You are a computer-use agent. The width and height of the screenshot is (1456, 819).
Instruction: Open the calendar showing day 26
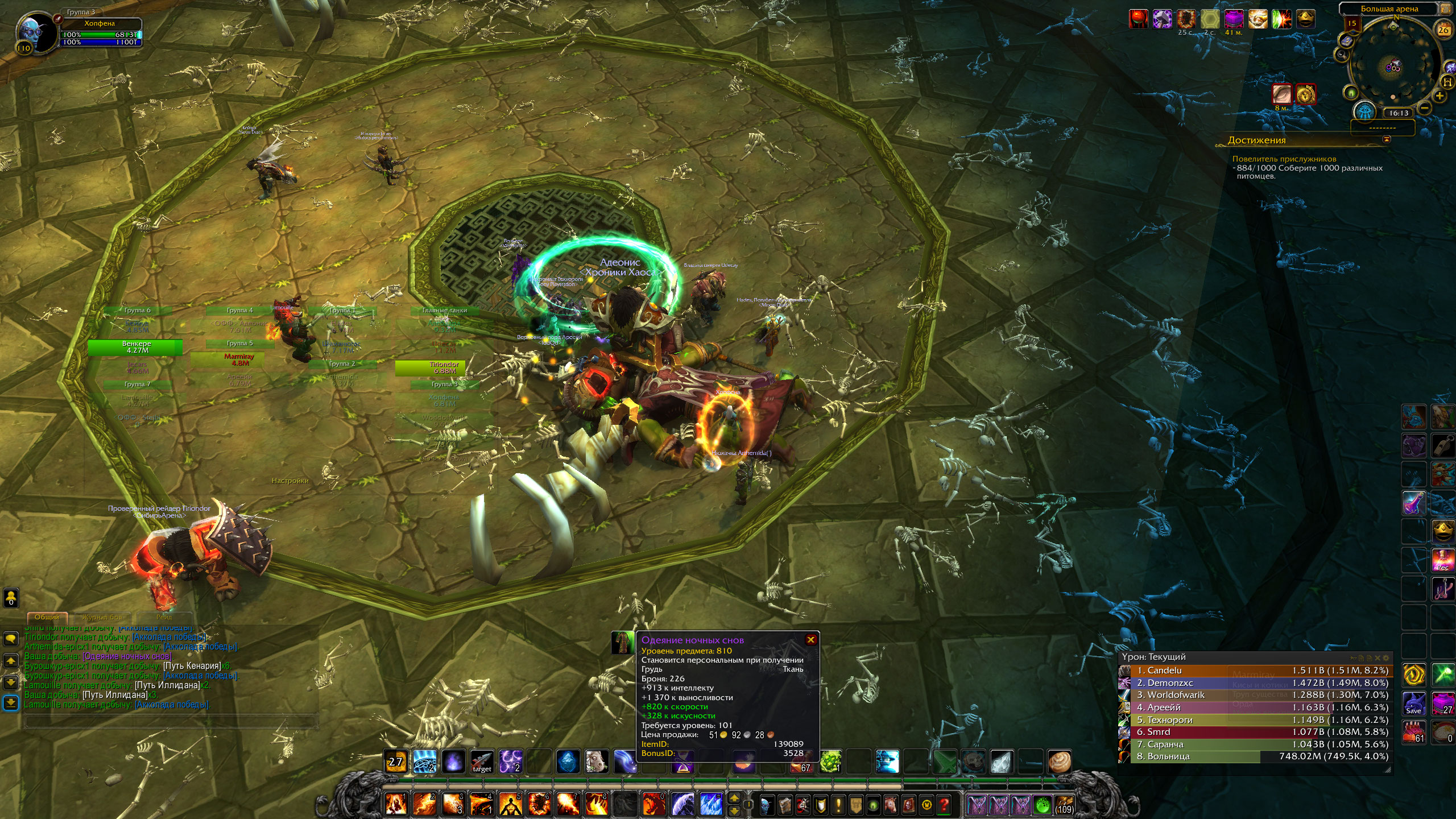coord(1443,30)
